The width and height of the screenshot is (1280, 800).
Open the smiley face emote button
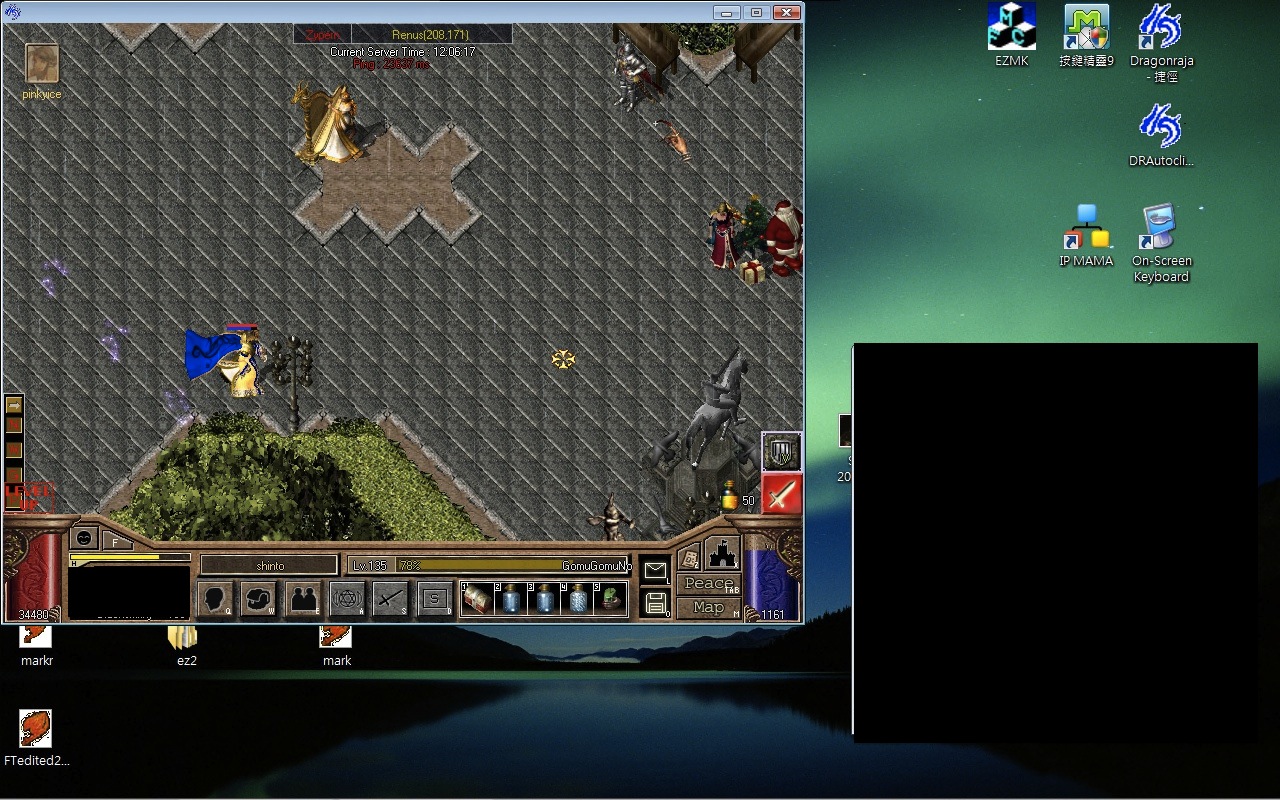point(85,538)
